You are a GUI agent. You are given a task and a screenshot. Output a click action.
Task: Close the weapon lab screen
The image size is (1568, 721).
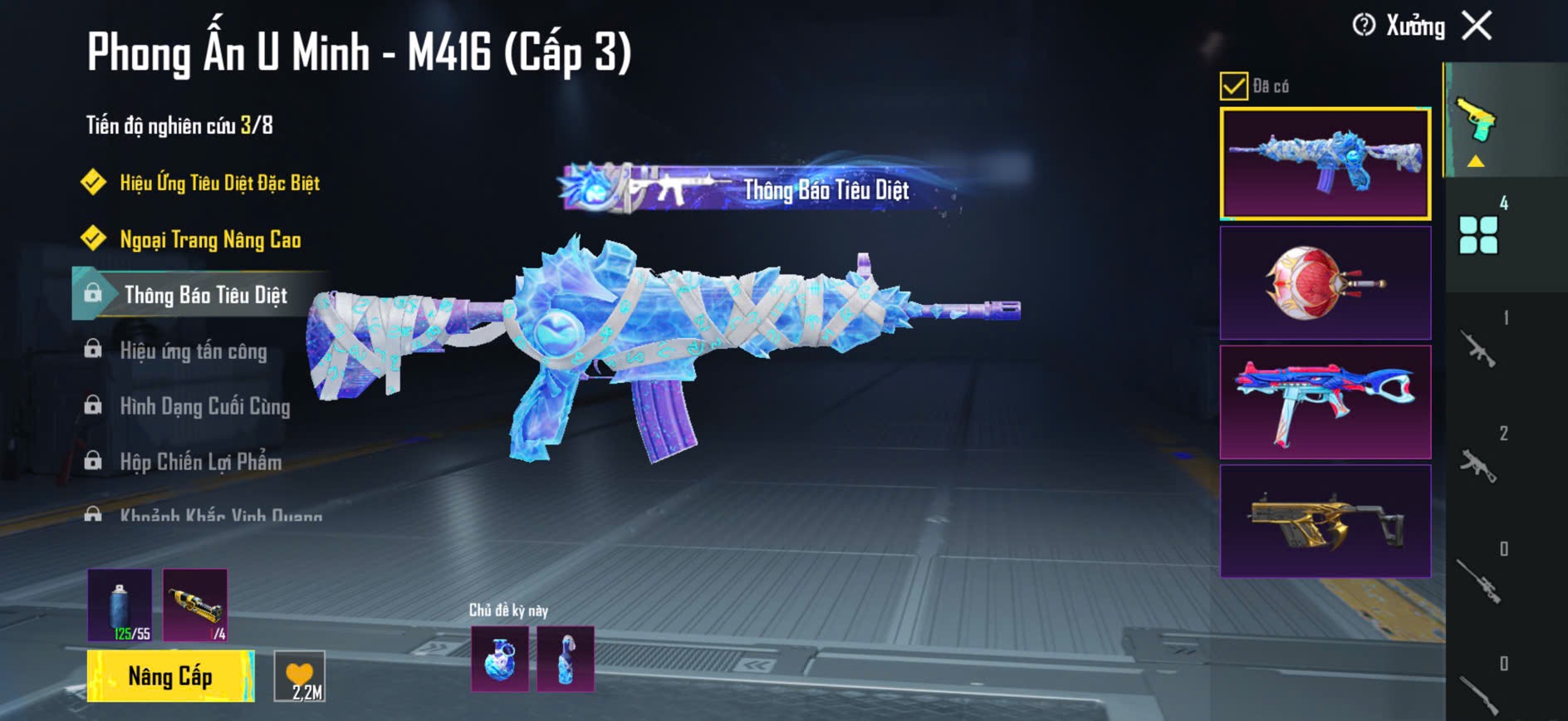(x=1477, y=26)
